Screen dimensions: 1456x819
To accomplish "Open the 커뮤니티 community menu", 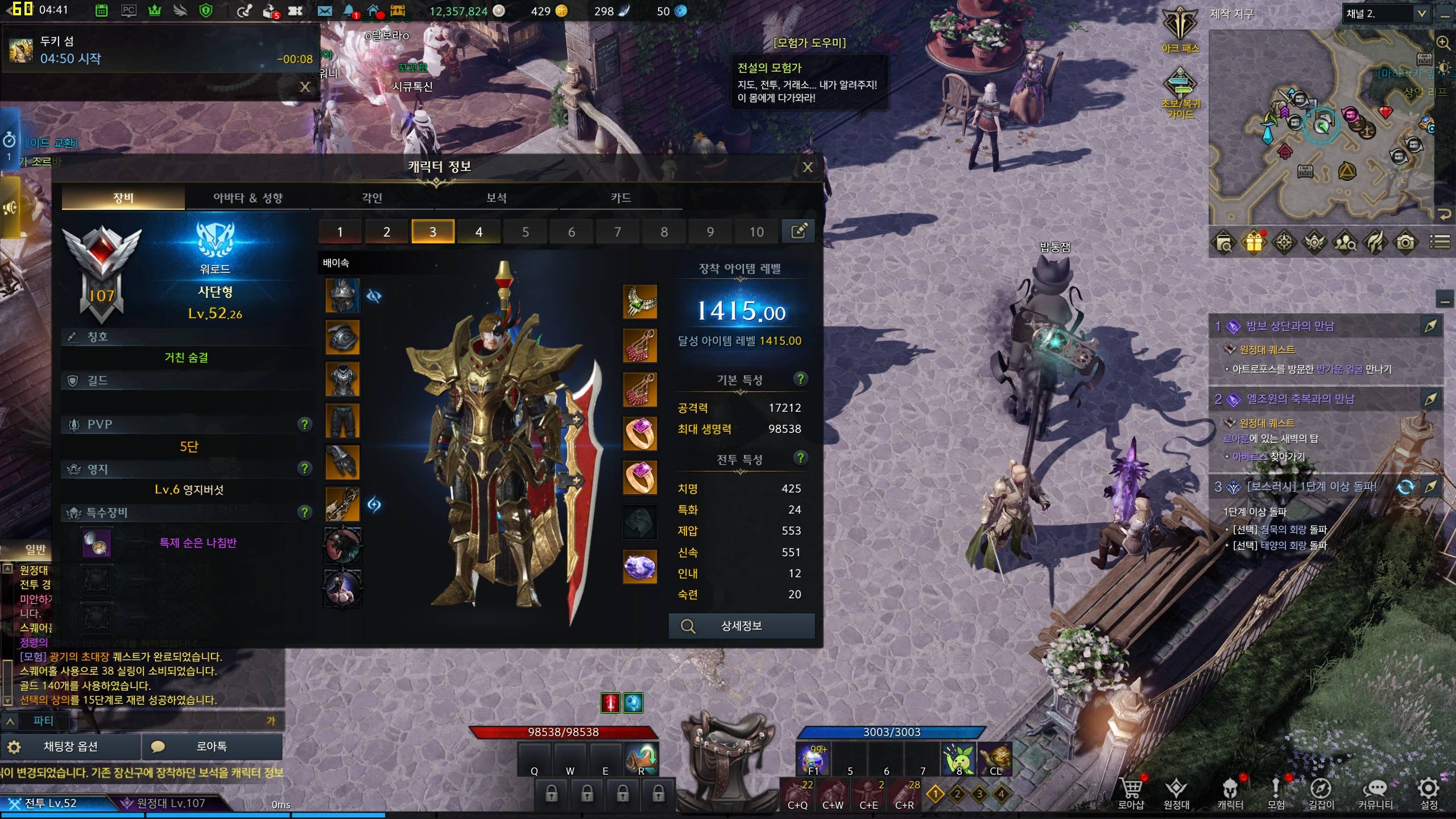I will pos(1375,793).
